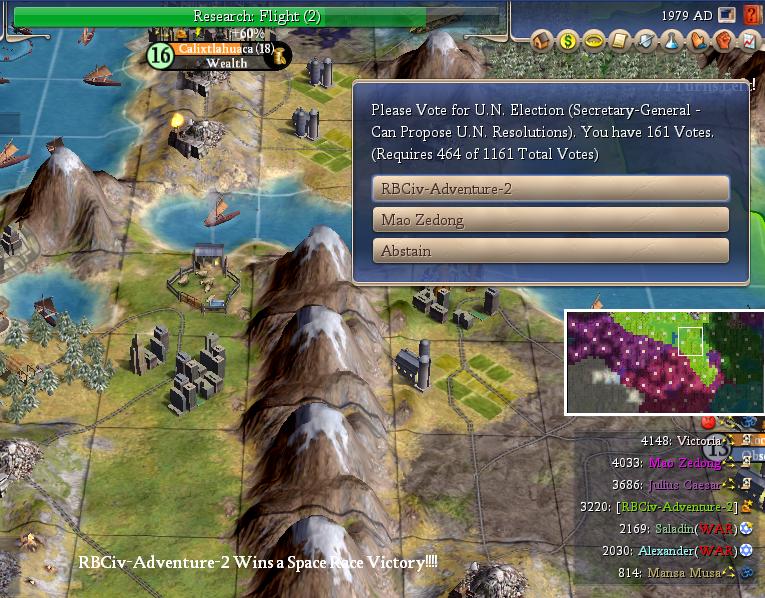Open the Civics advisor ring icon
Viewport: 765px width, 598px height.
594,42
